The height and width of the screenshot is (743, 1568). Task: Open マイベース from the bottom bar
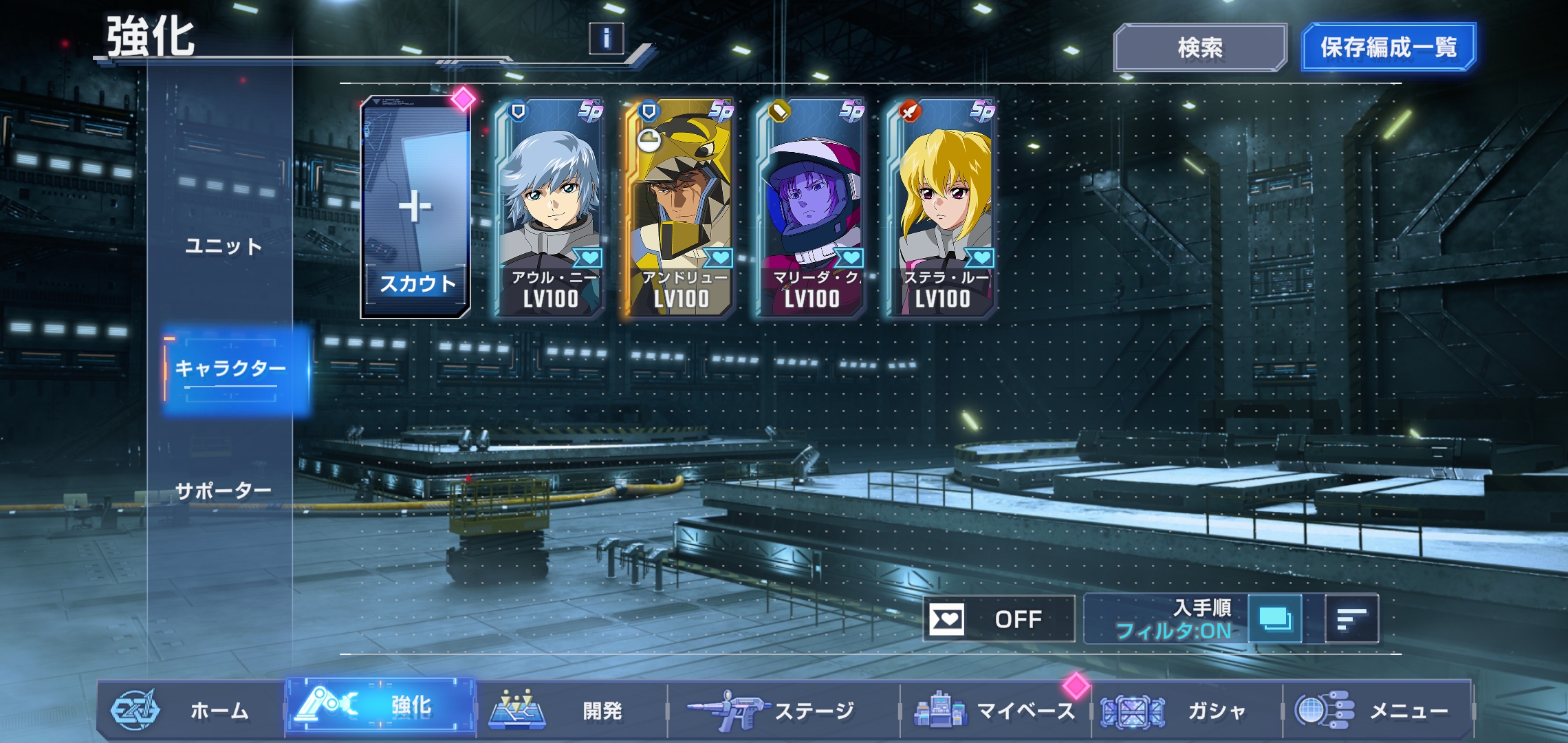(994, 710)
